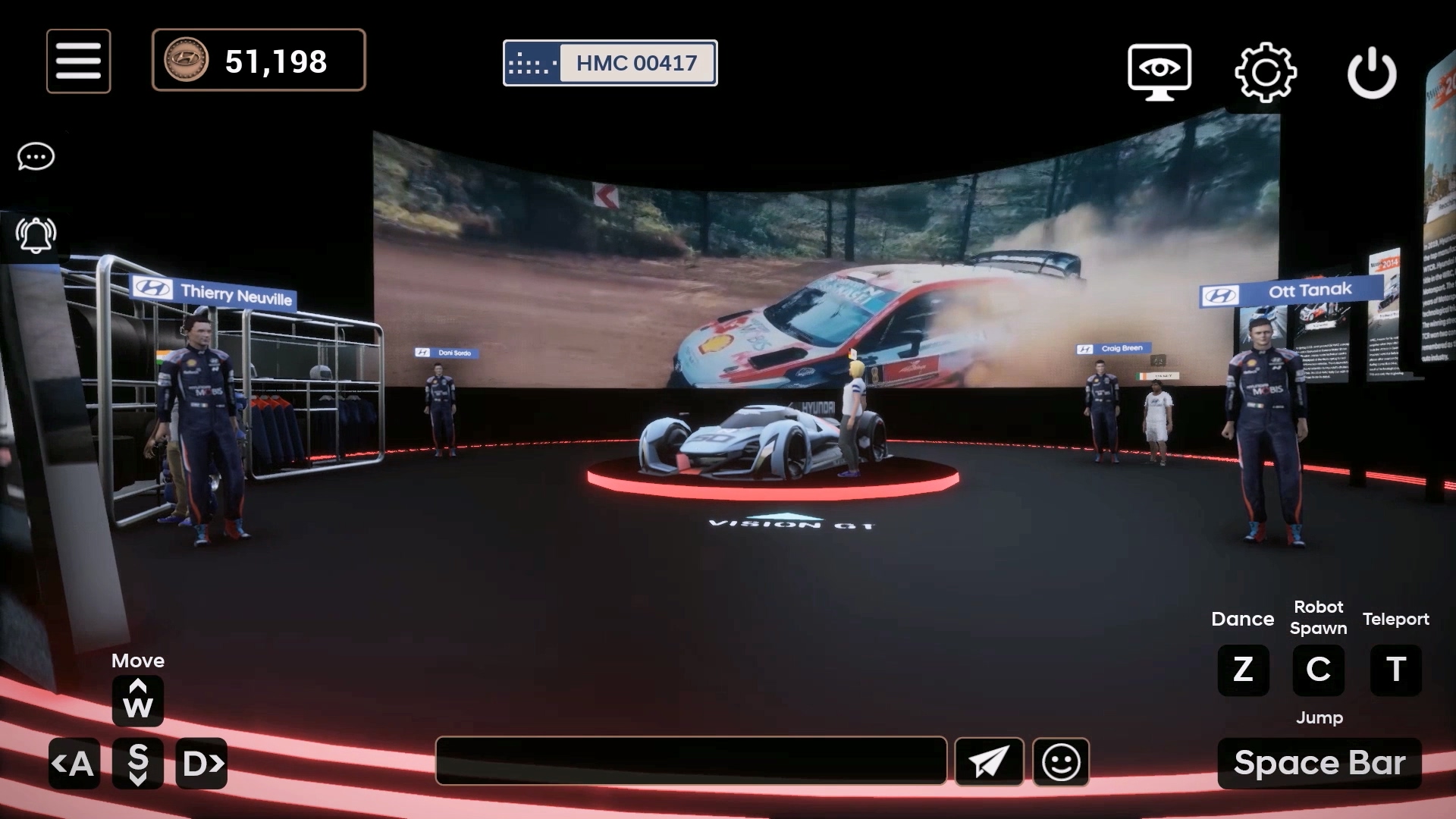Viewport: 1456px width, 819px height.
Task: Select the HMC 00417 license plate badge
Action: coord(610,63)
